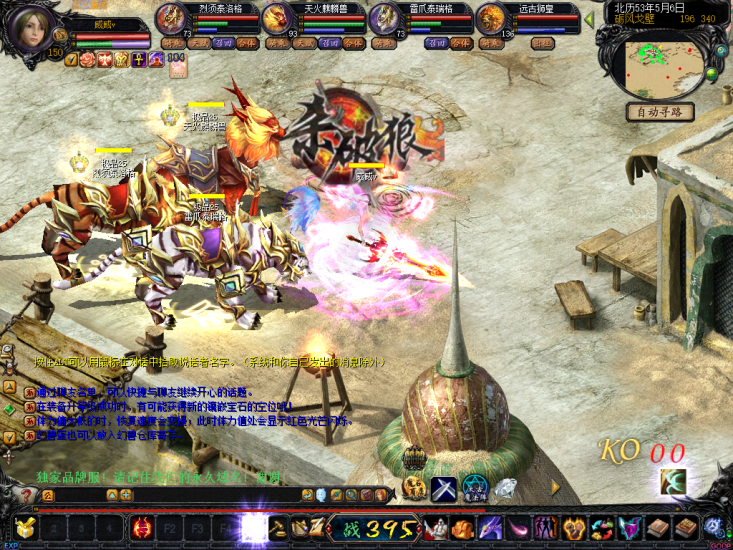Click the gold winged icon in hotbar

[x=22, y=527]
